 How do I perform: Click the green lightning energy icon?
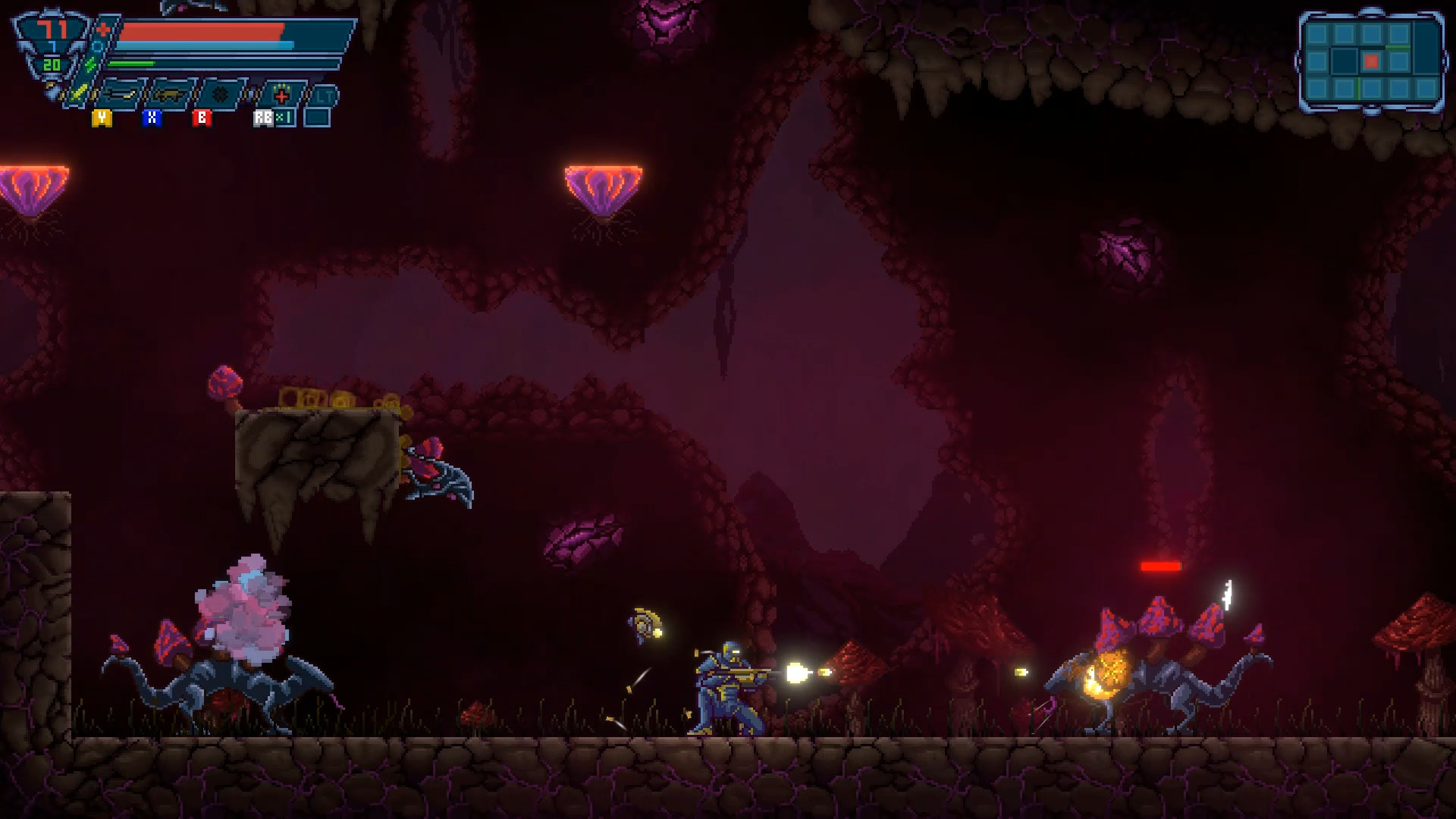[90, 64]
